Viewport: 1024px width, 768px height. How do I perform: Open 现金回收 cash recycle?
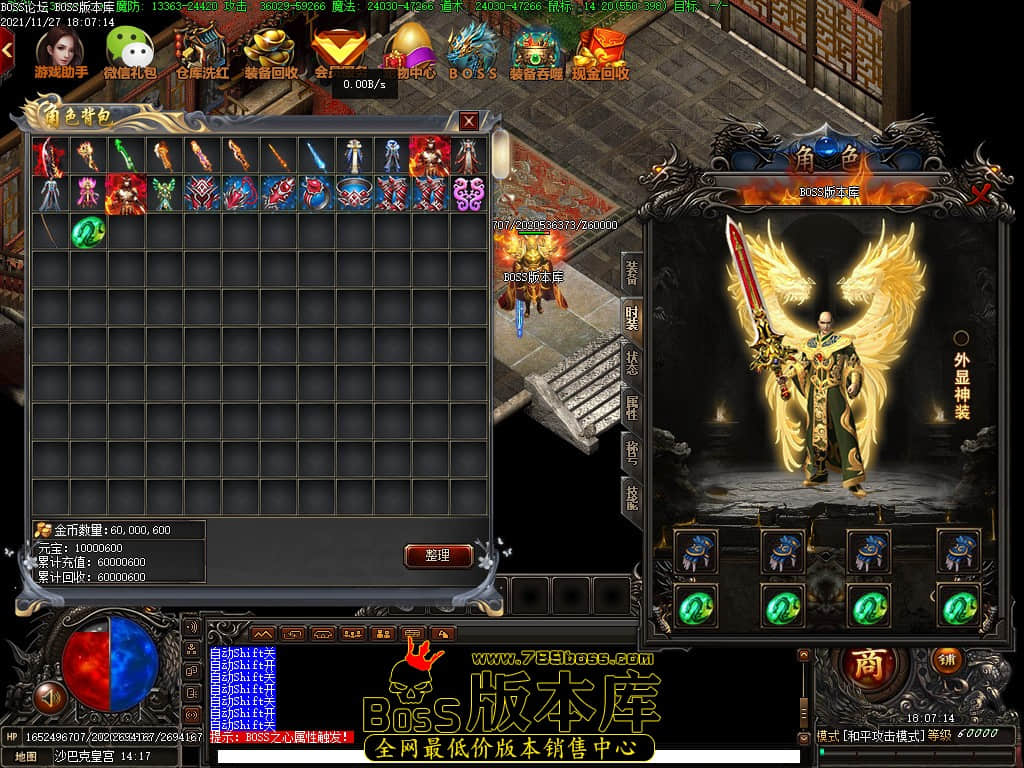(x=600, y=52)
